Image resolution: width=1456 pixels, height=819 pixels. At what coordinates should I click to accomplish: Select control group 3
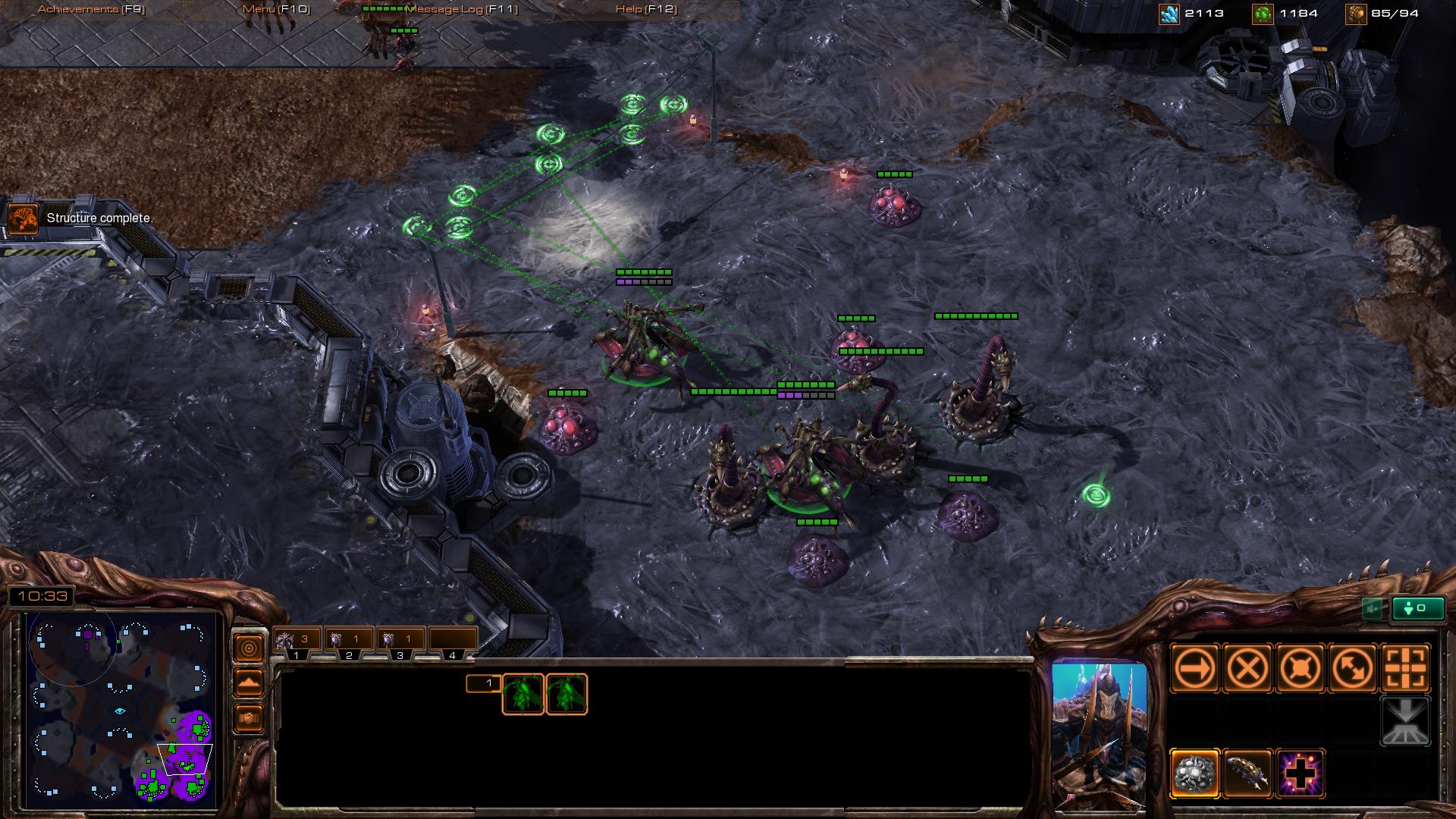400,639
